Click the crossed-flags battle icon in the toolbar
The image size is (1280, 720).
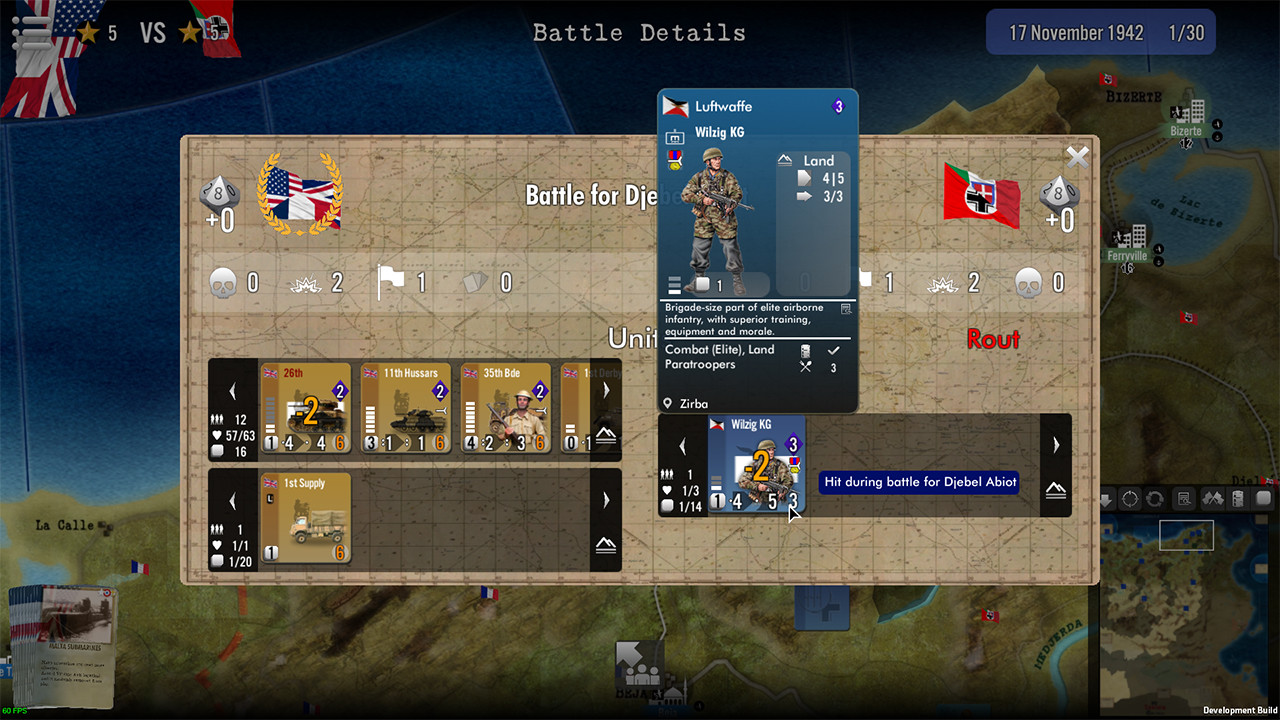[x=1211, y=498]
